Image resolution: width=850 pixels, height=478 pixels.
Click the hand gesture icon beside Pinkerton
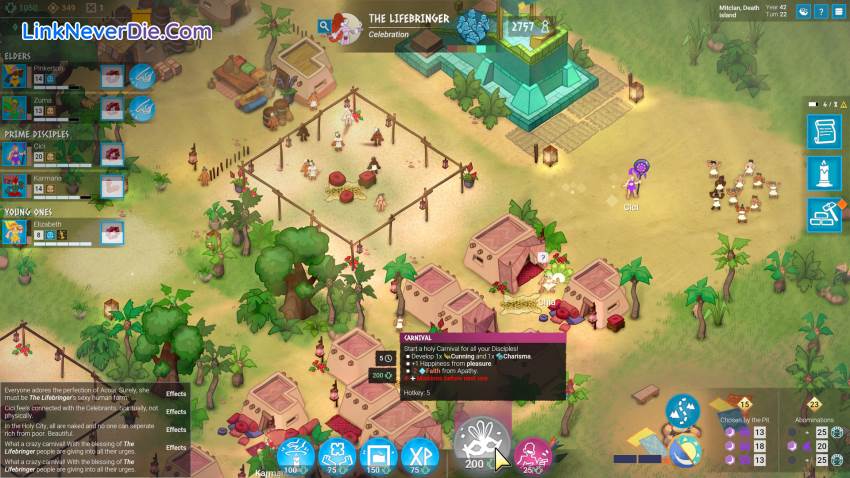pos(140,76)
